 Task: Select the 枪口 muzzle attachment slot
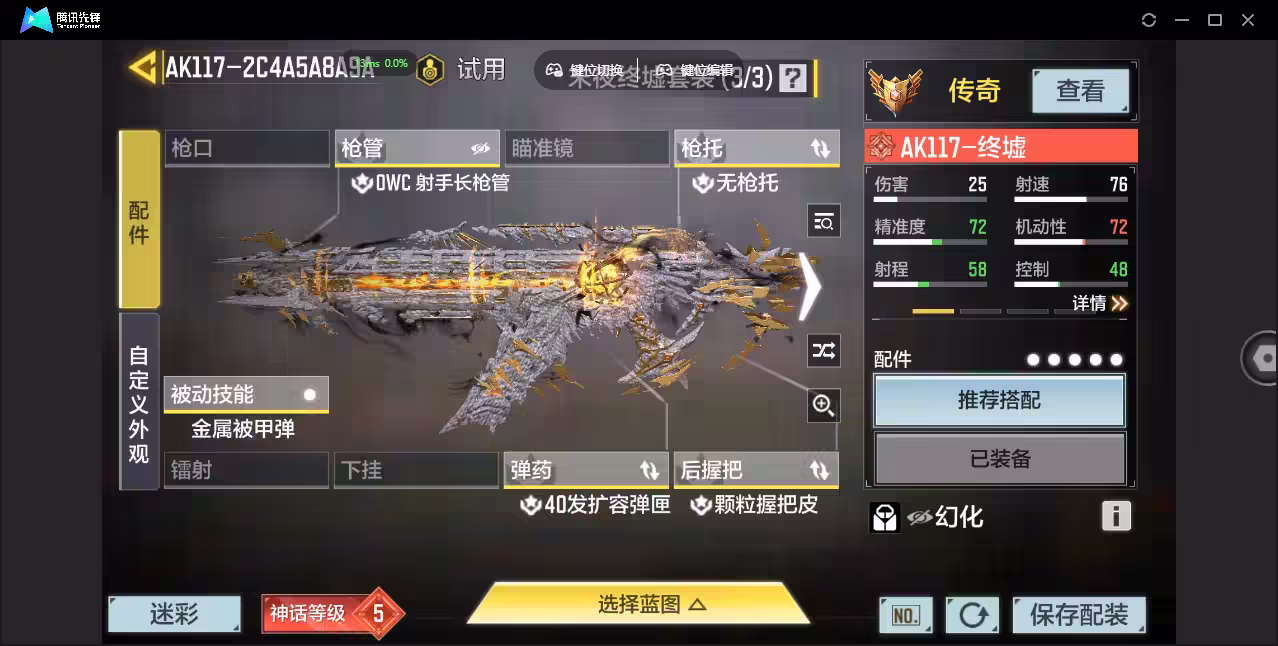pos(246,148)
